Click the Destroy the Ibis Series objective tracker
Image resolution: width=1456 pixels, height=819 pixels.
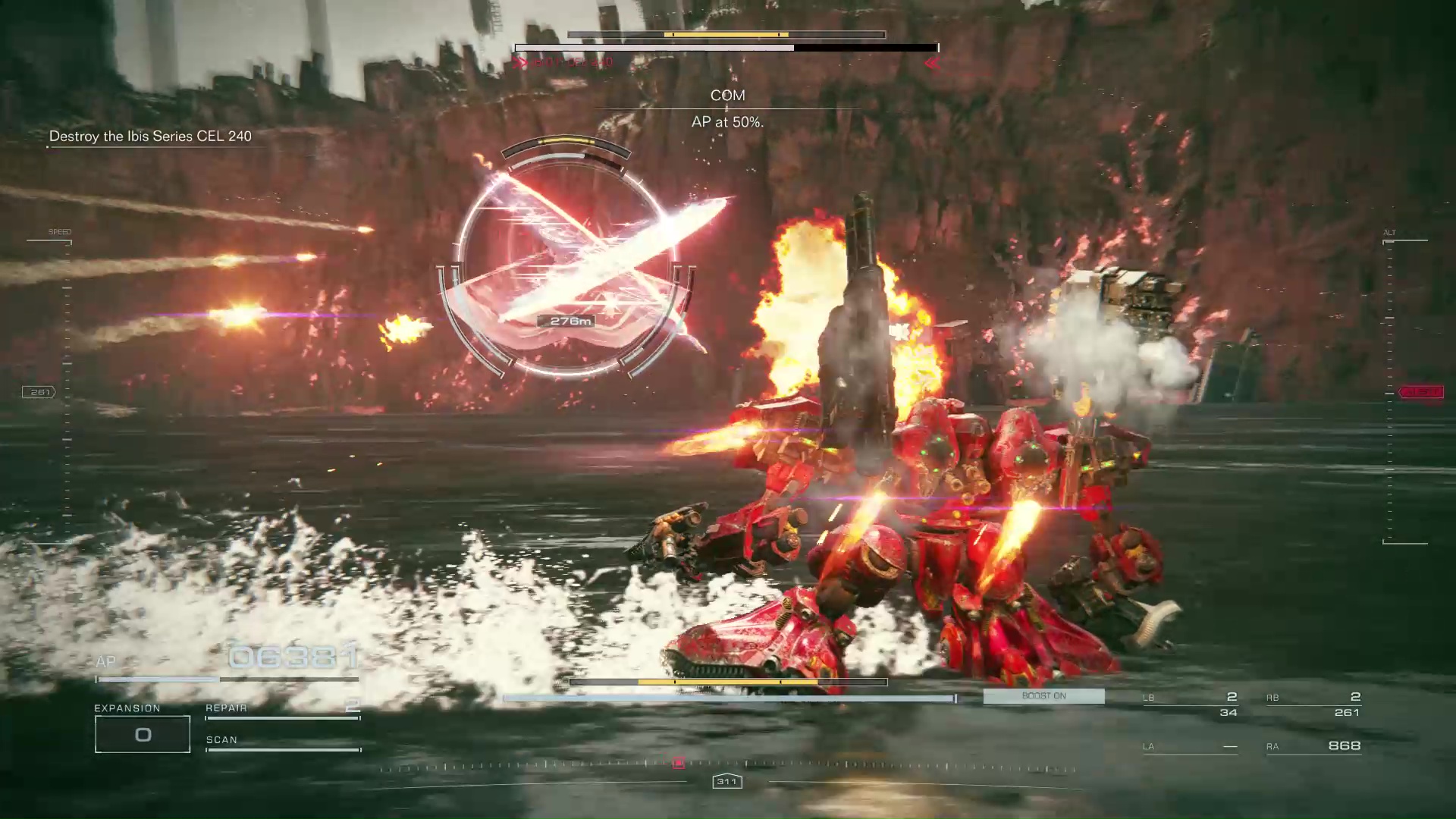pyautogui.click(x=150, y=136)
